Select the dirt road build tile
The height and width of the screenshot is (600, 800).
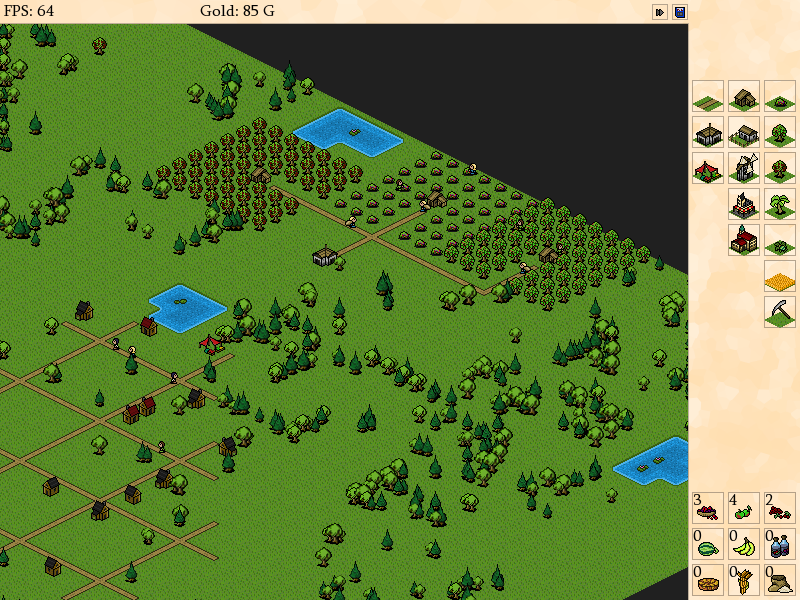708,96
